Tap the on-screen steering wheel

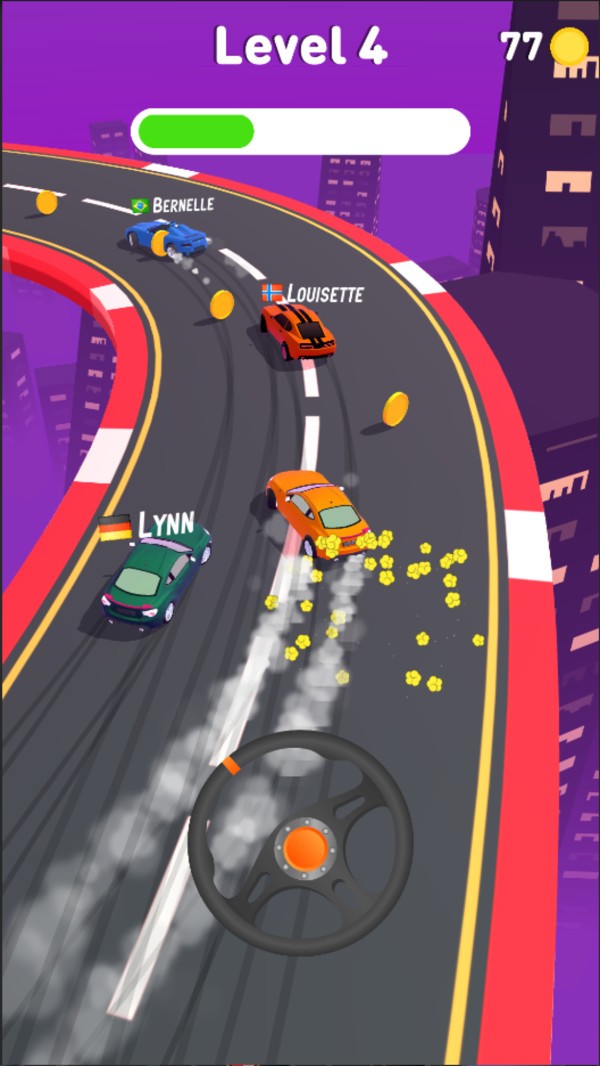tap(301, 843)
